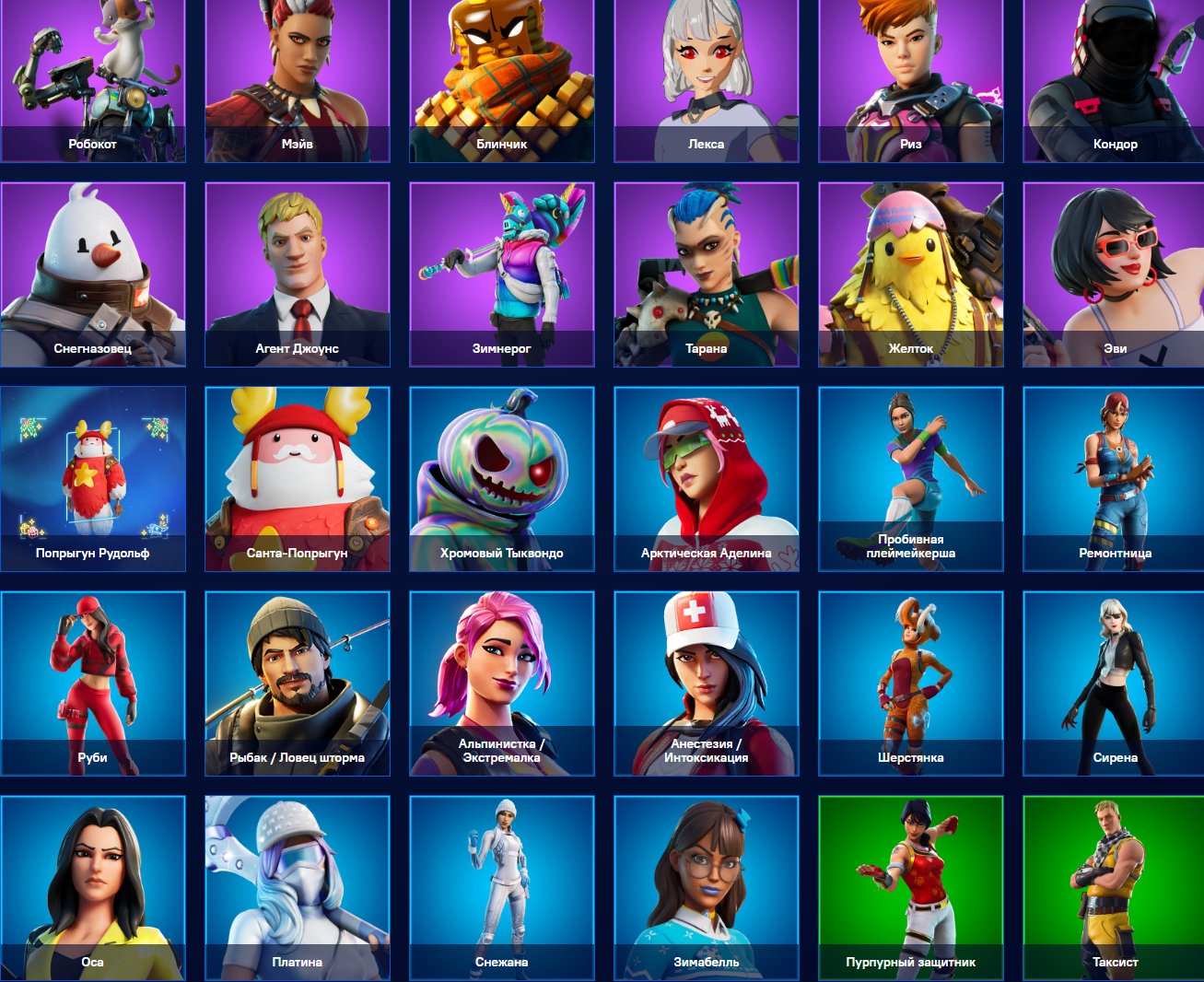Select the Желток chick skin
This screenshot has width=1204, height=982.
[910, 274]
